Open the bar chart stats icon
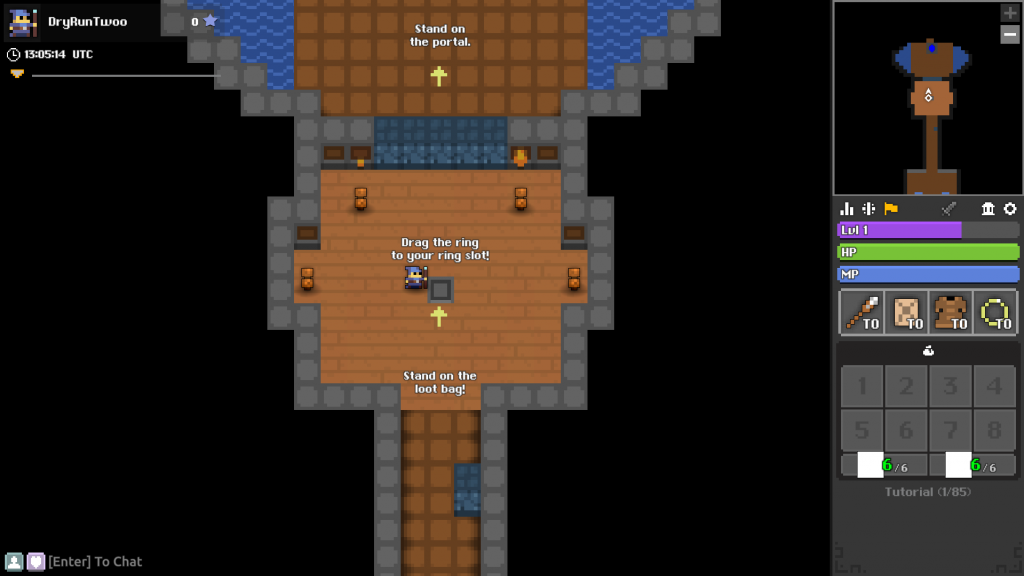This screenshot has width=1024, height=576. [847, 208]
